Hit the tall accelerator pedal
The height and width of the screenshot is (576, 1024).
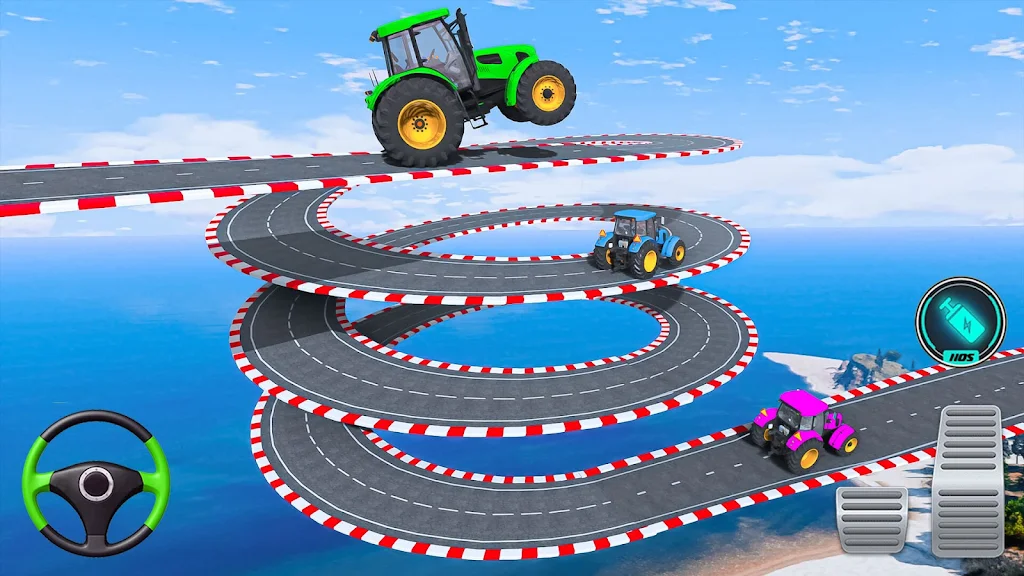tap(967, 480)
